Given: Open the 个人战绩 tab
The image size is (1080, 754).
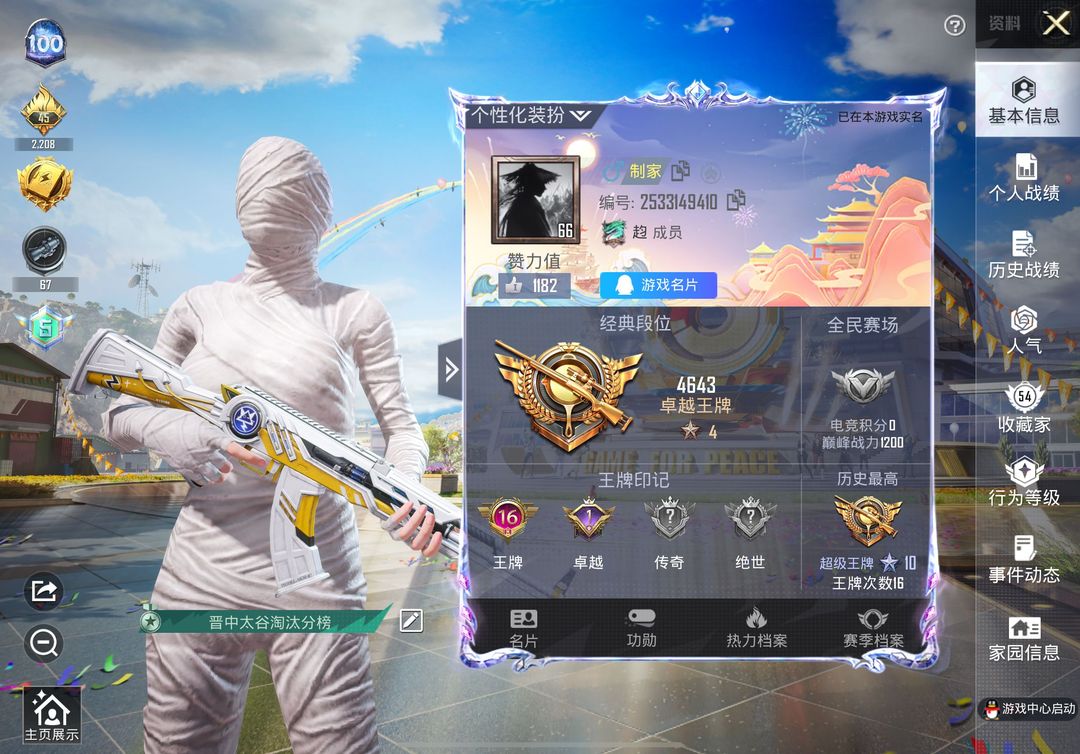Looking at the screenshot, I should (x=1024, y=178).
